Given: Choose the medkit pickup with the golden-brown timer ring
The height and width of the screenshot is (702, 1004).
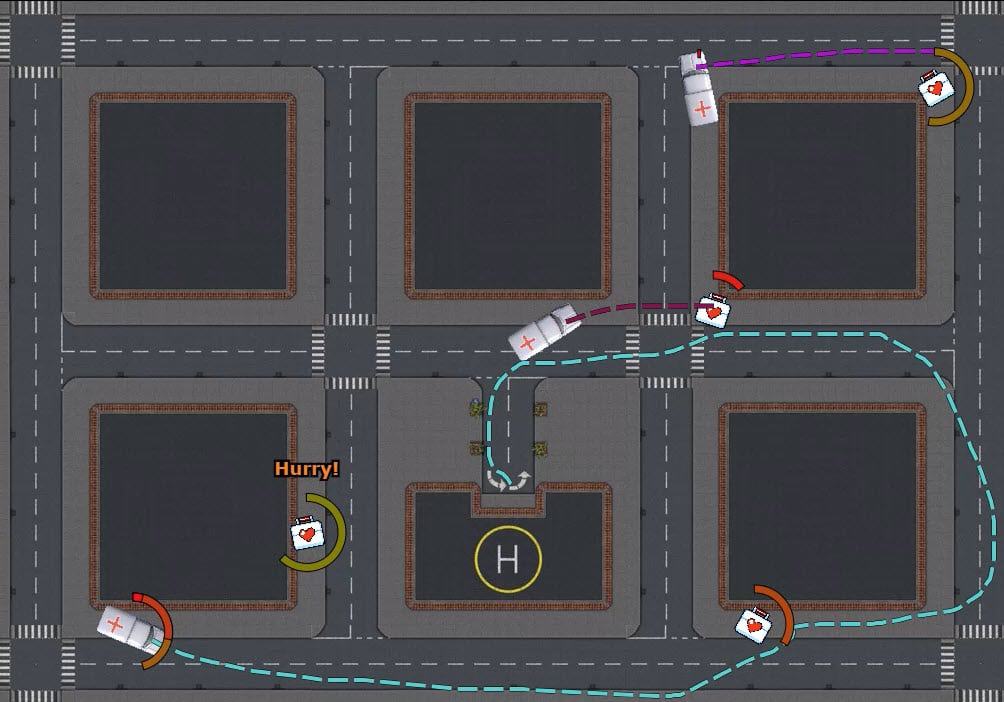Looking at the screenshot, I should point(935,88).
